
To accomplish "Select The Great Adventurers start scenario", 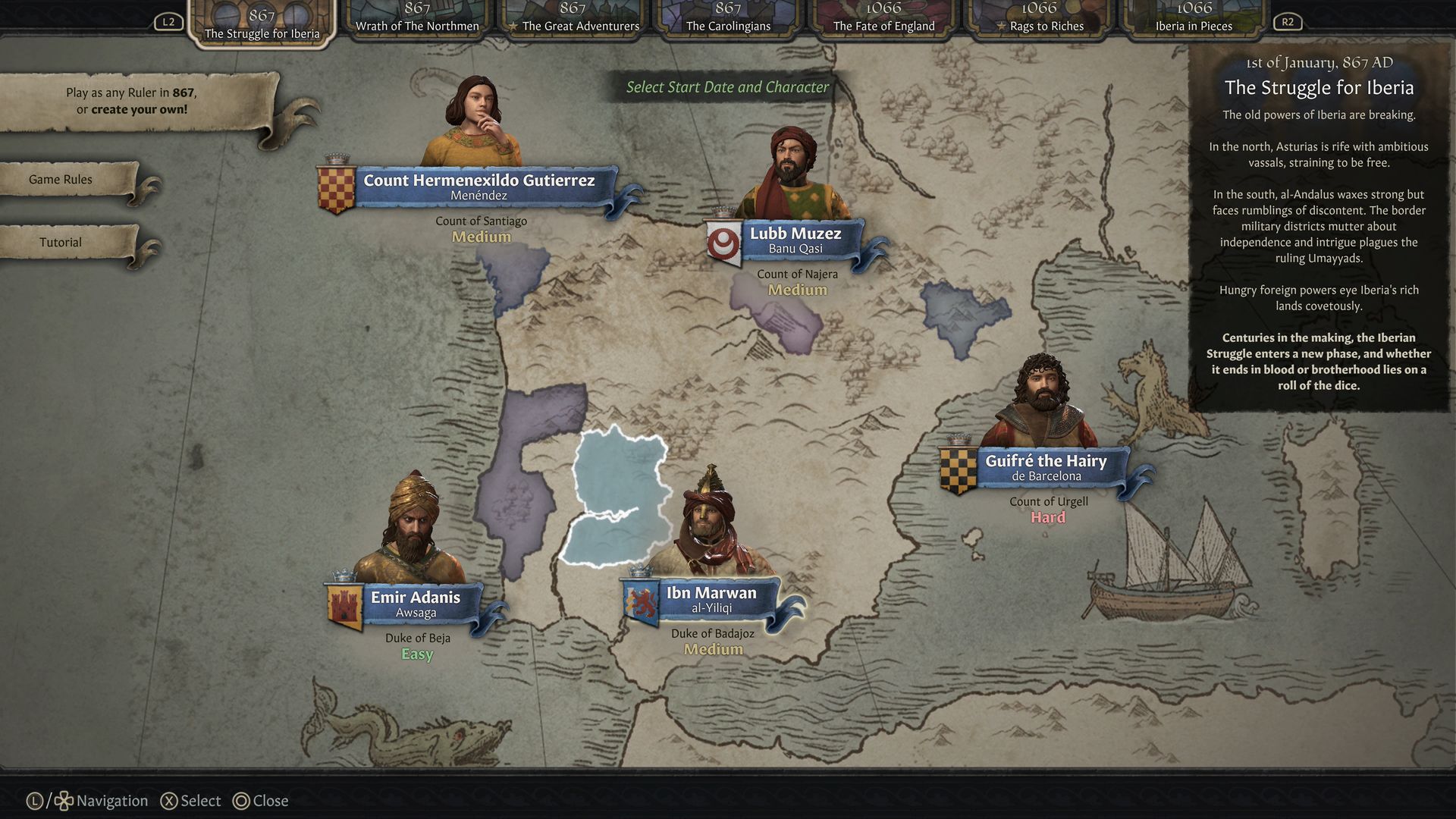I will 573,20.
